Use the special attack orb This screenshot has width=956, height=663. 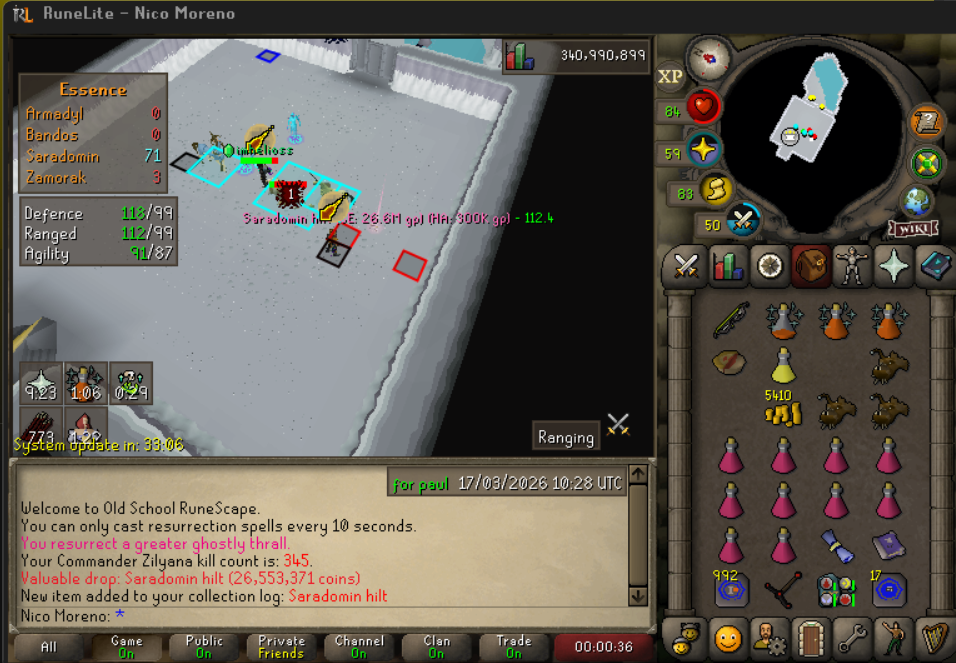(743, 220)
